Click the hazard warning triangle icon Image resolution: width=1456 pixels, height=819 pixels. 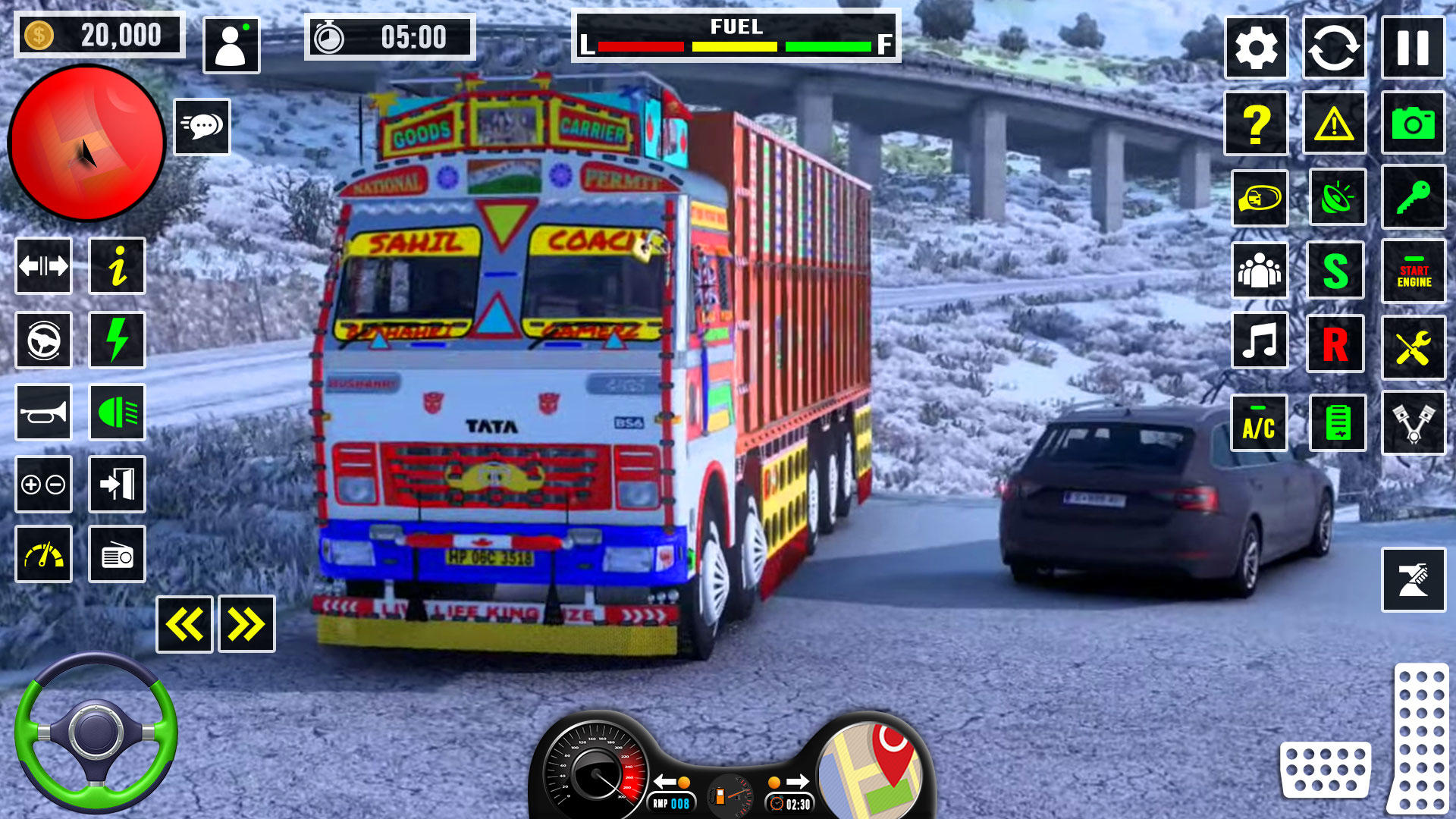click(x=1336, y=124)
